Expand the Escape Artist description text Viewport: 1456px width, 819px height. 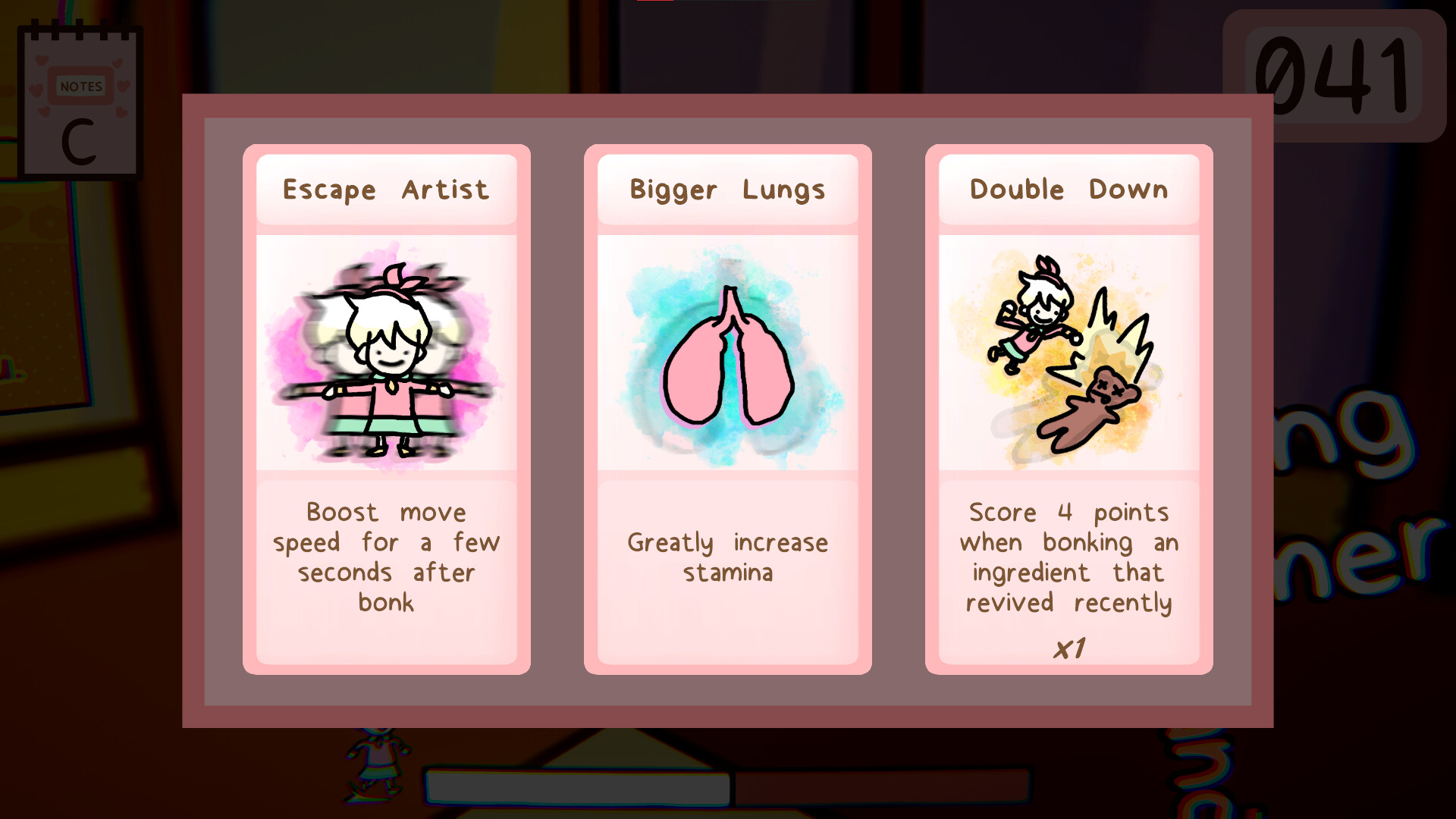pyautogui.click(x=387, y=557)
